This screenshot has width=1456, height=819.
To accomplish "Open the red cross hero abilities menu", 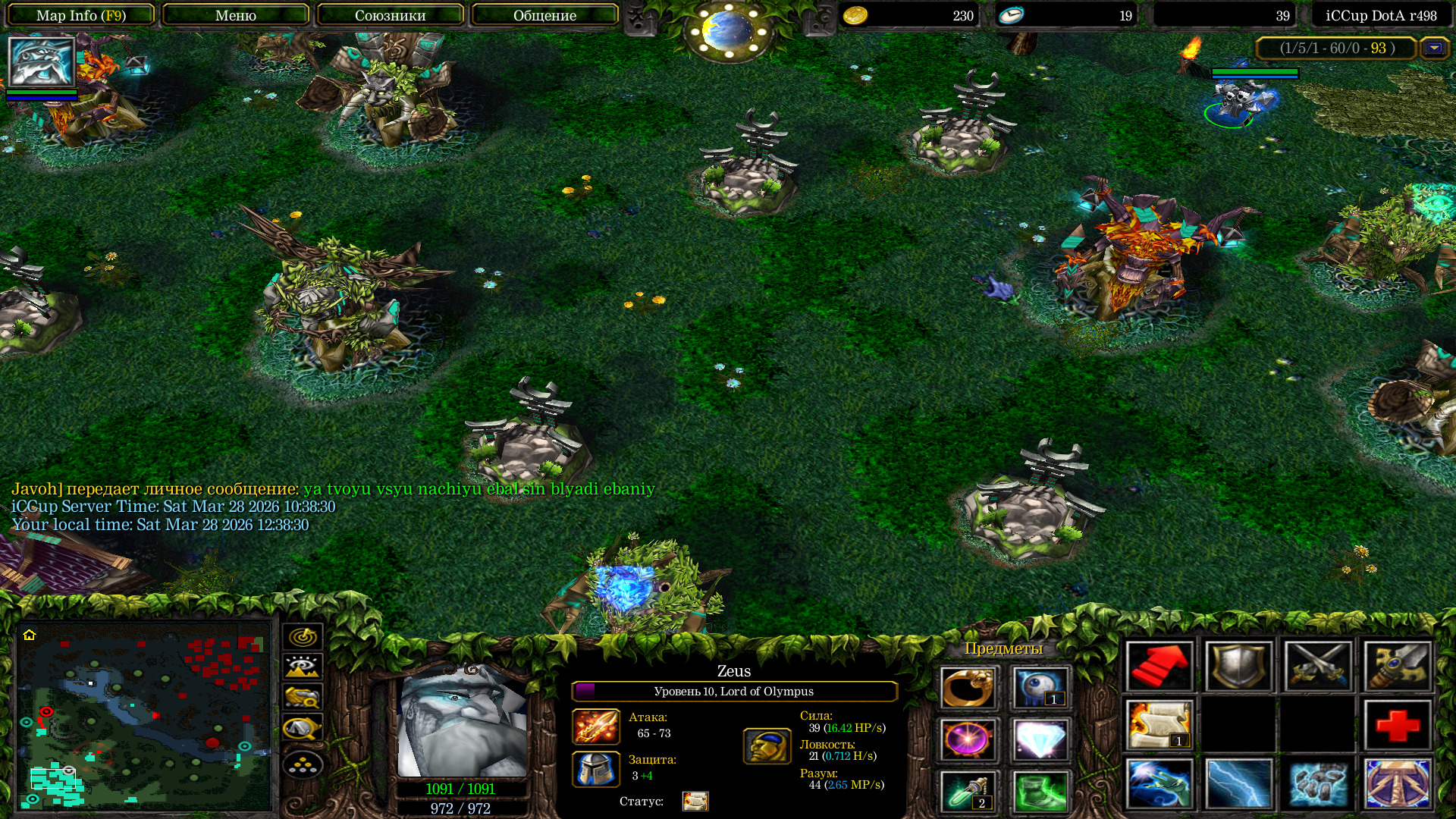I will pos(1398,725).
